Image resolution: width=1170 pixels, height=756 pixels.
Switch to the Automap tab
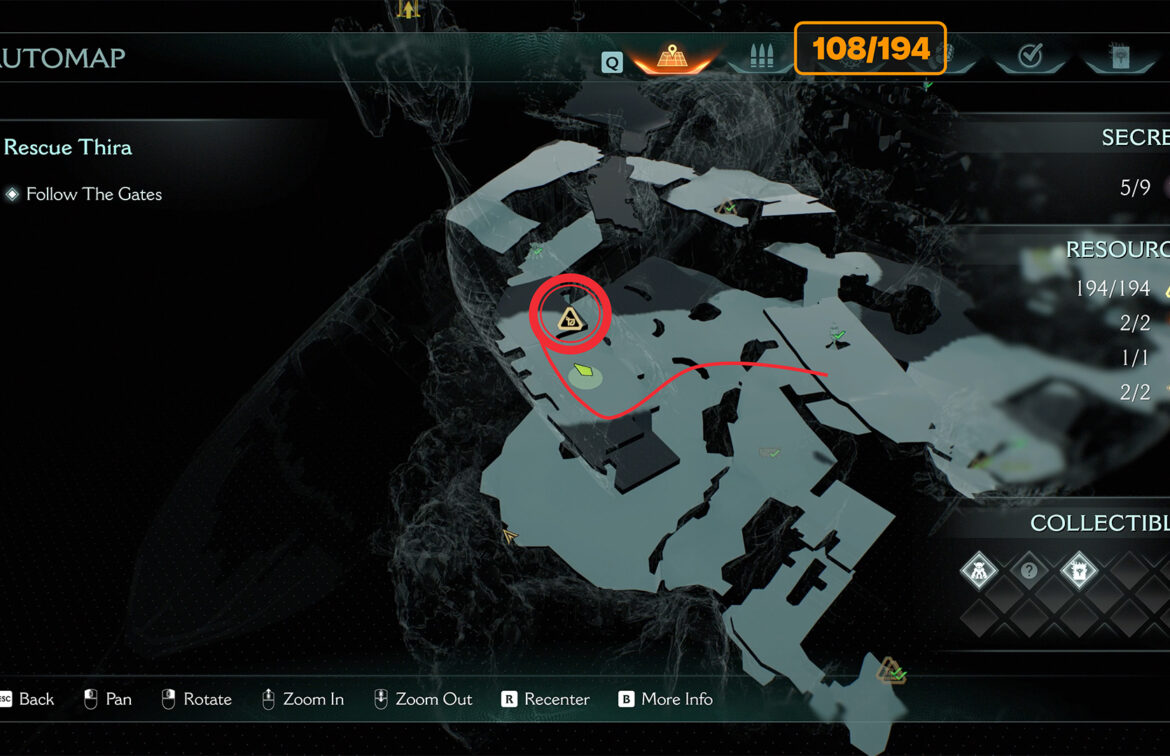coord(669,56)
